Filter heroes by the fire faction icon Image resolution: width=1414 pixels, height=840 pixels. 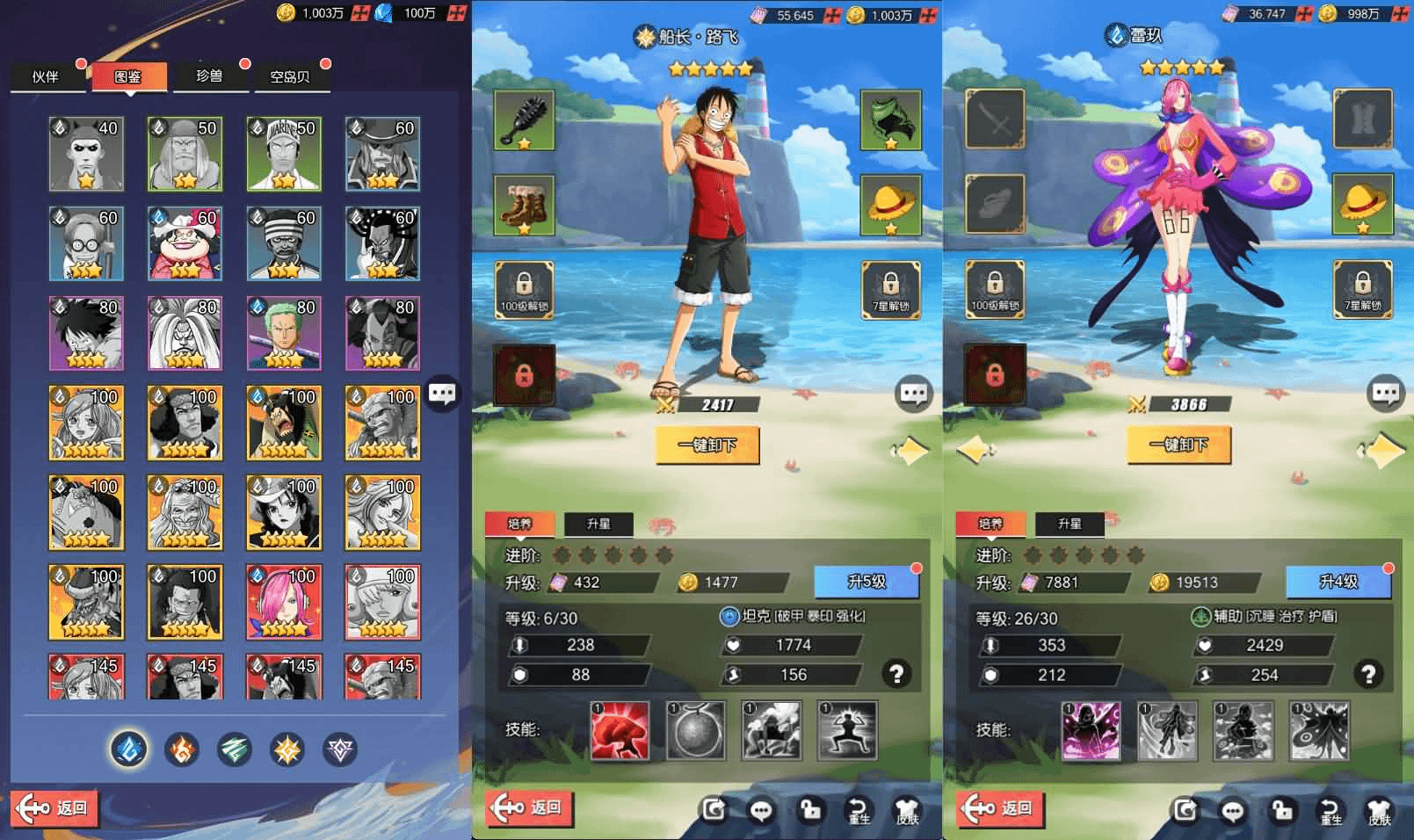(x=182, y=749)
